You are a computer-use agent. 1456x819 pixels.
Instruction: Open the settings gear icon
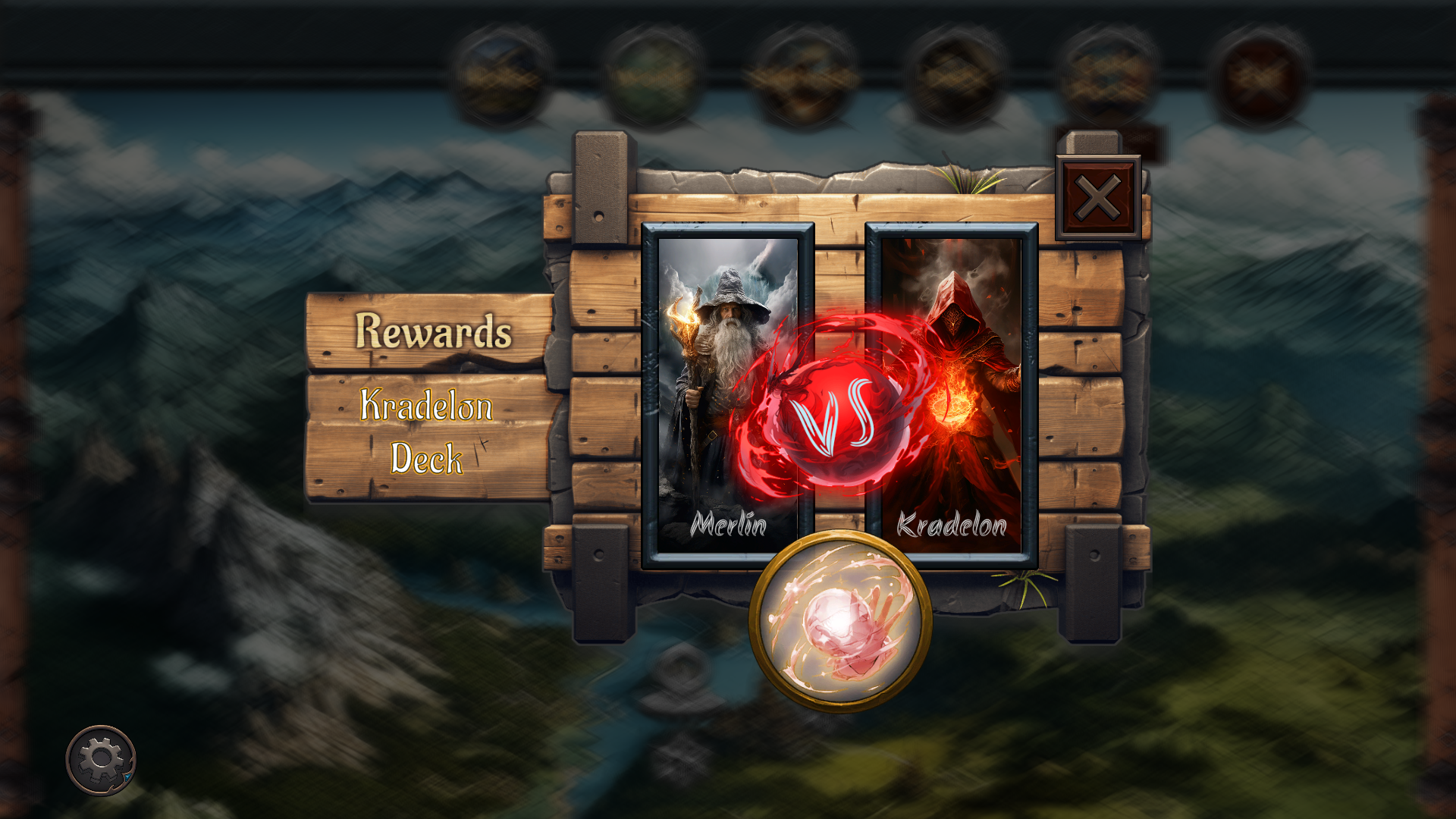point(102,758)
